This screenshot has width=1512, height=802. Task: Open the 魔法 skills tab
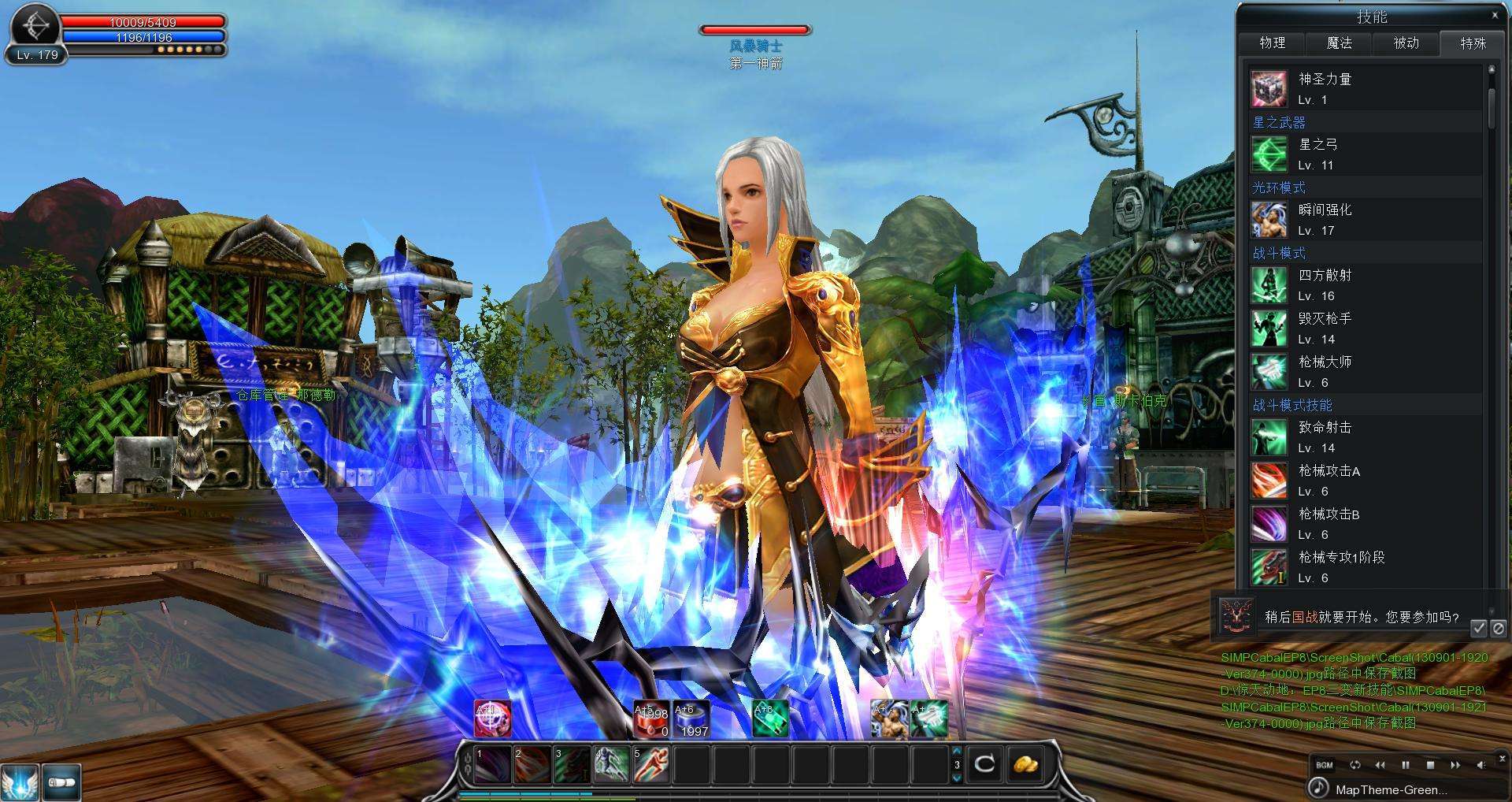coord(1339,43)
